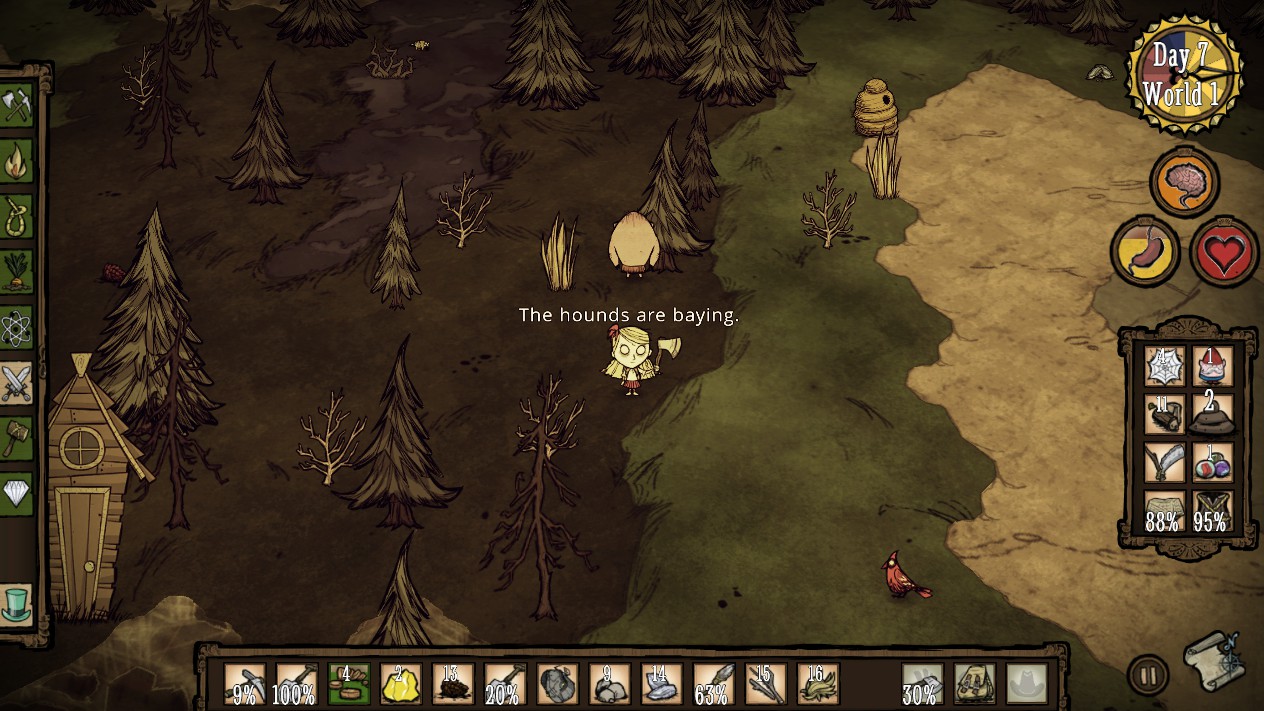
Task: Pick the stack of four logs
Action: [349, 684]
